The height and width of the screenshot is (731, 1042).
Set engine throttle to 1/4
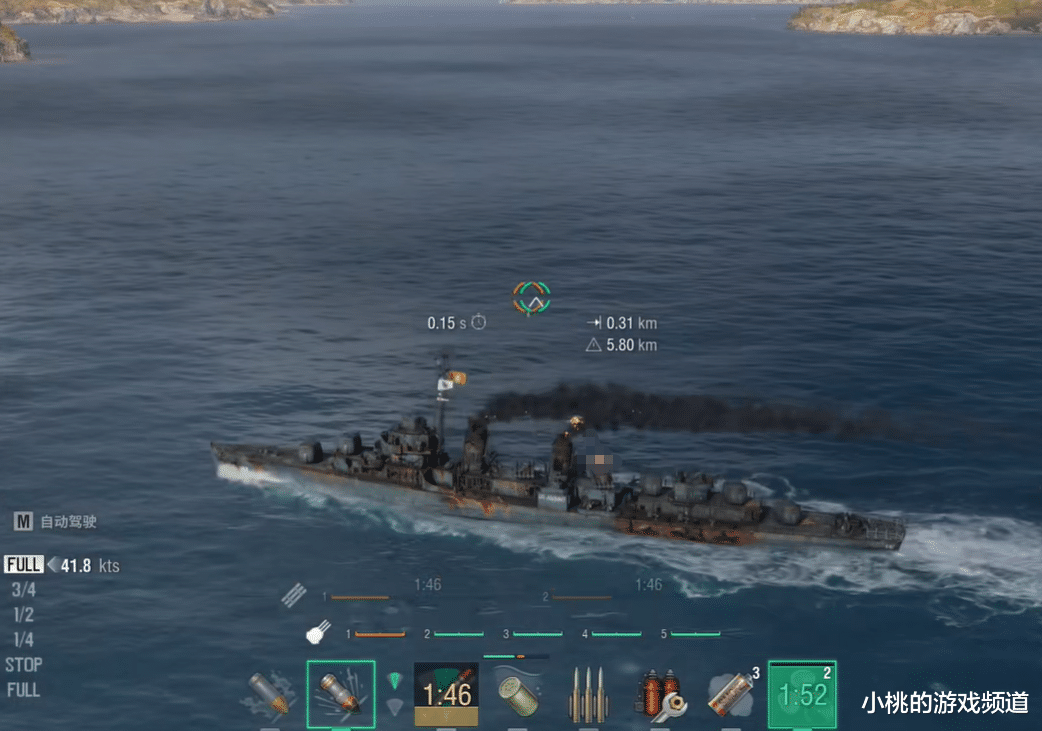point(23,640)
